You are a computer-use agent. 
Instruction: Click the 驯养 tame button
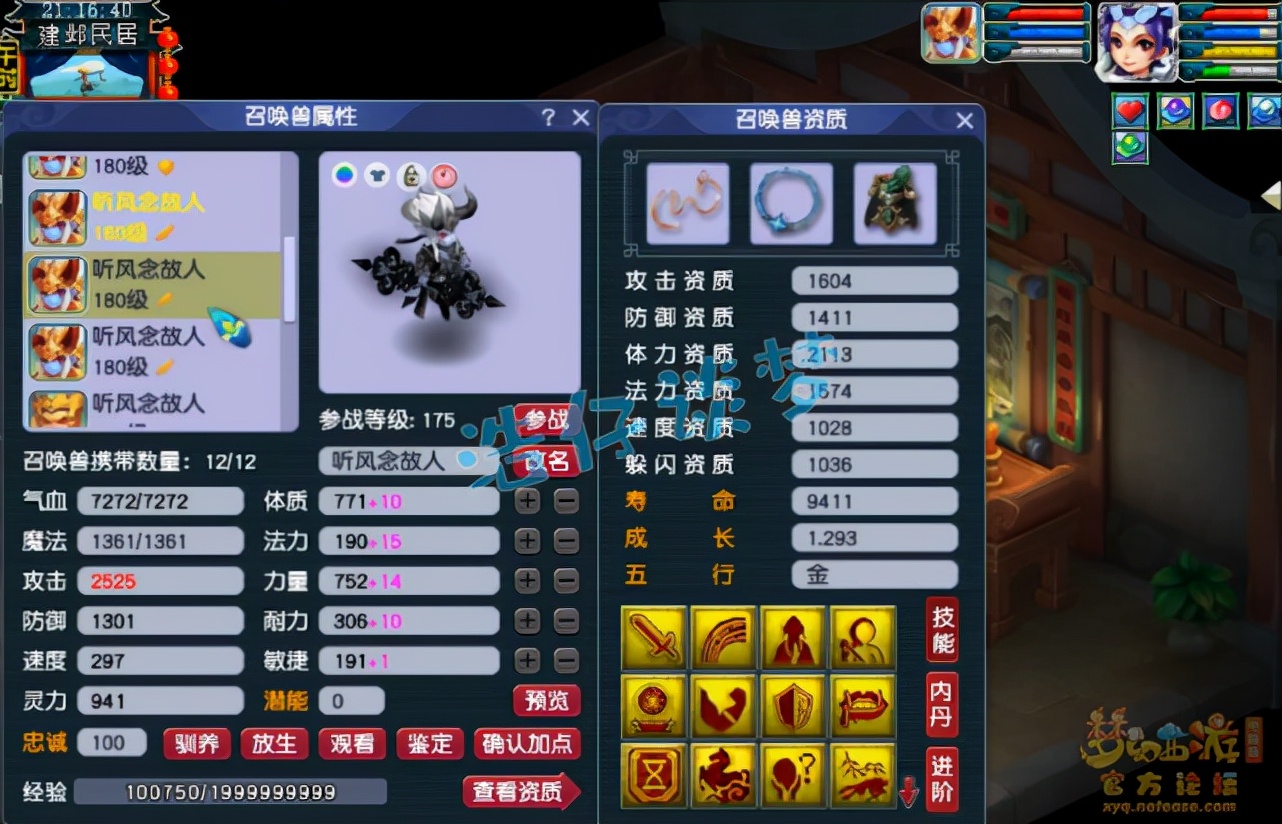point(196,744)
